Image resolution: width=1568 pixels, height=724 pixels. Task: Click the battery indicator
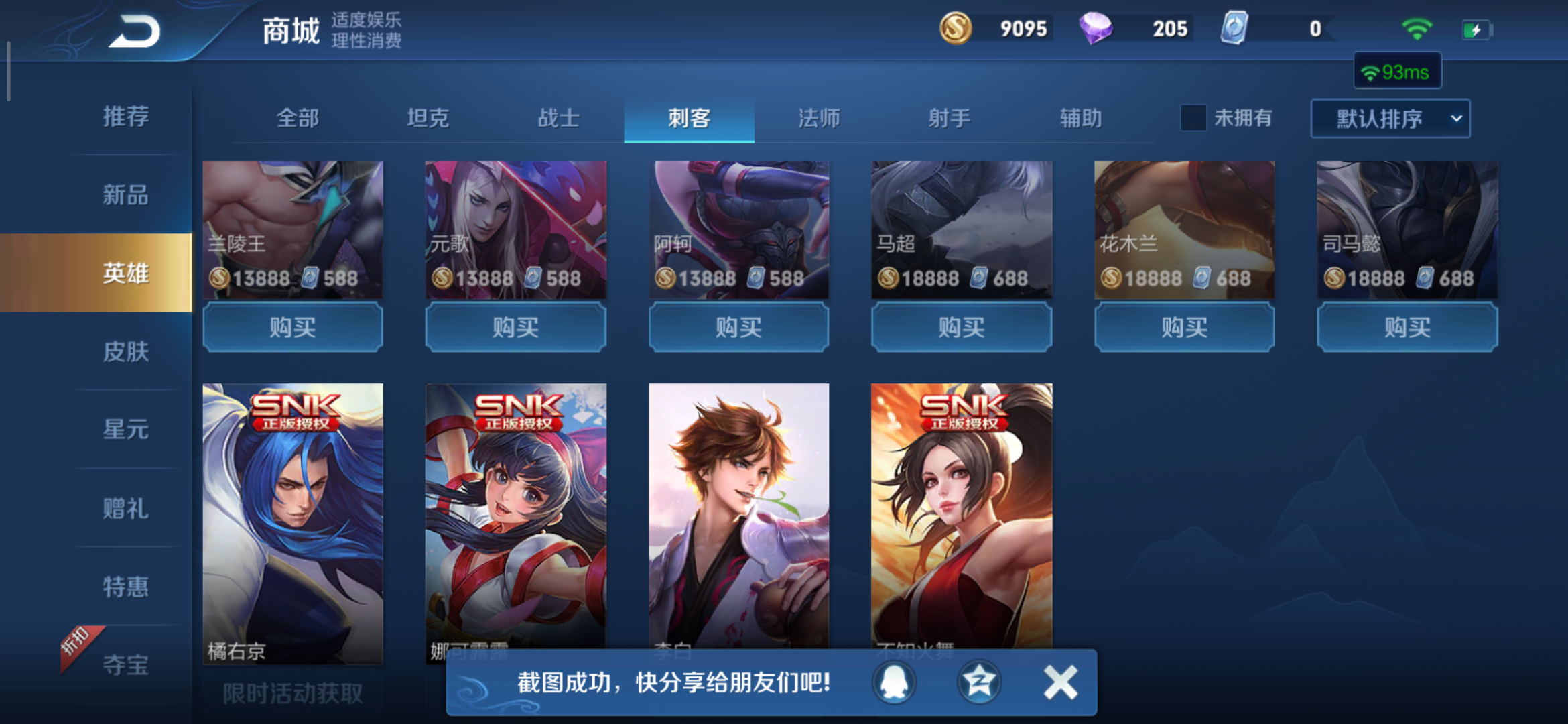(1478, 27)
